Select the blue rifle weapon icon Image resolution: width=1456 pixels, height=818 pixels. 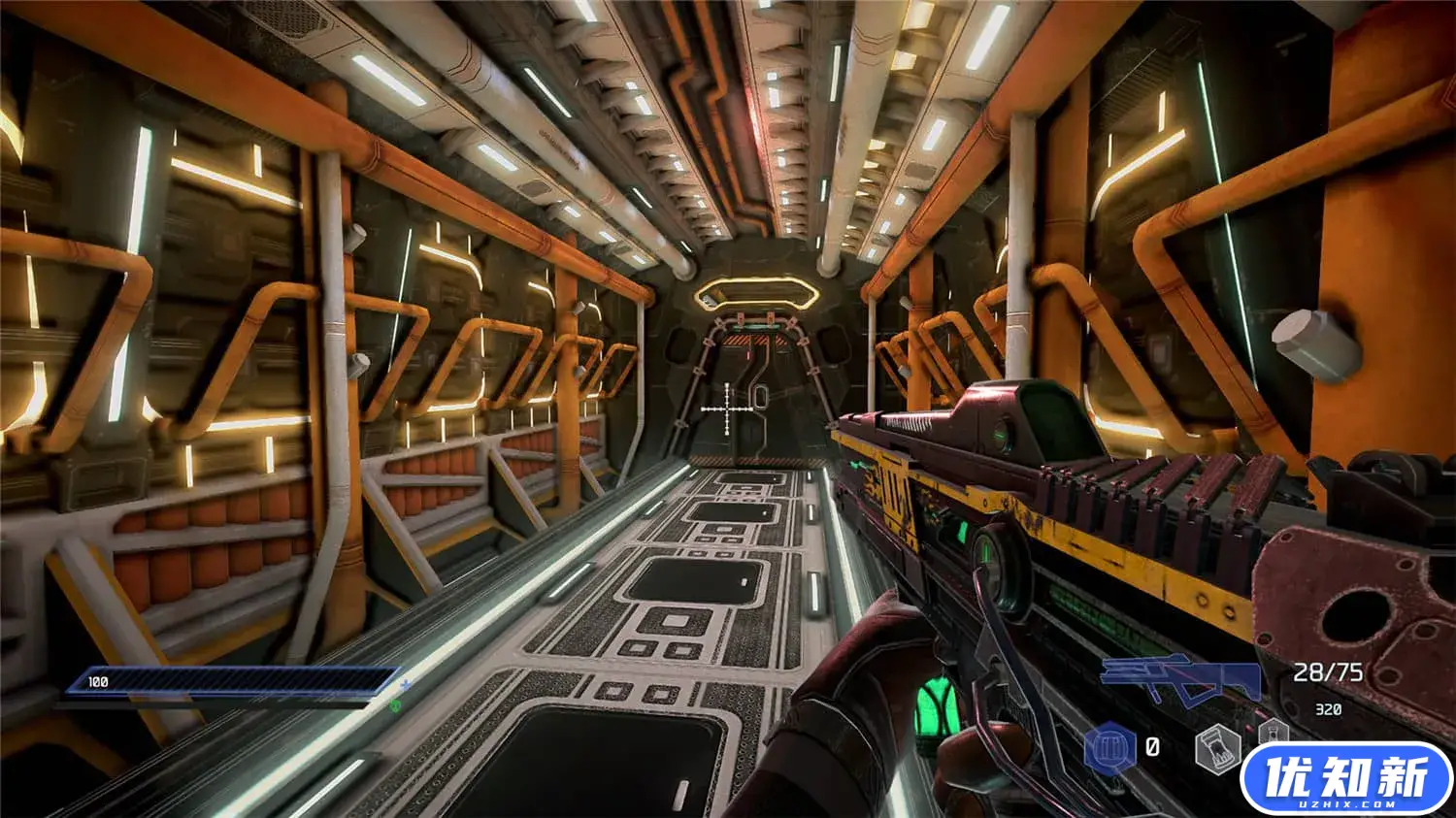coord(1181,678)
